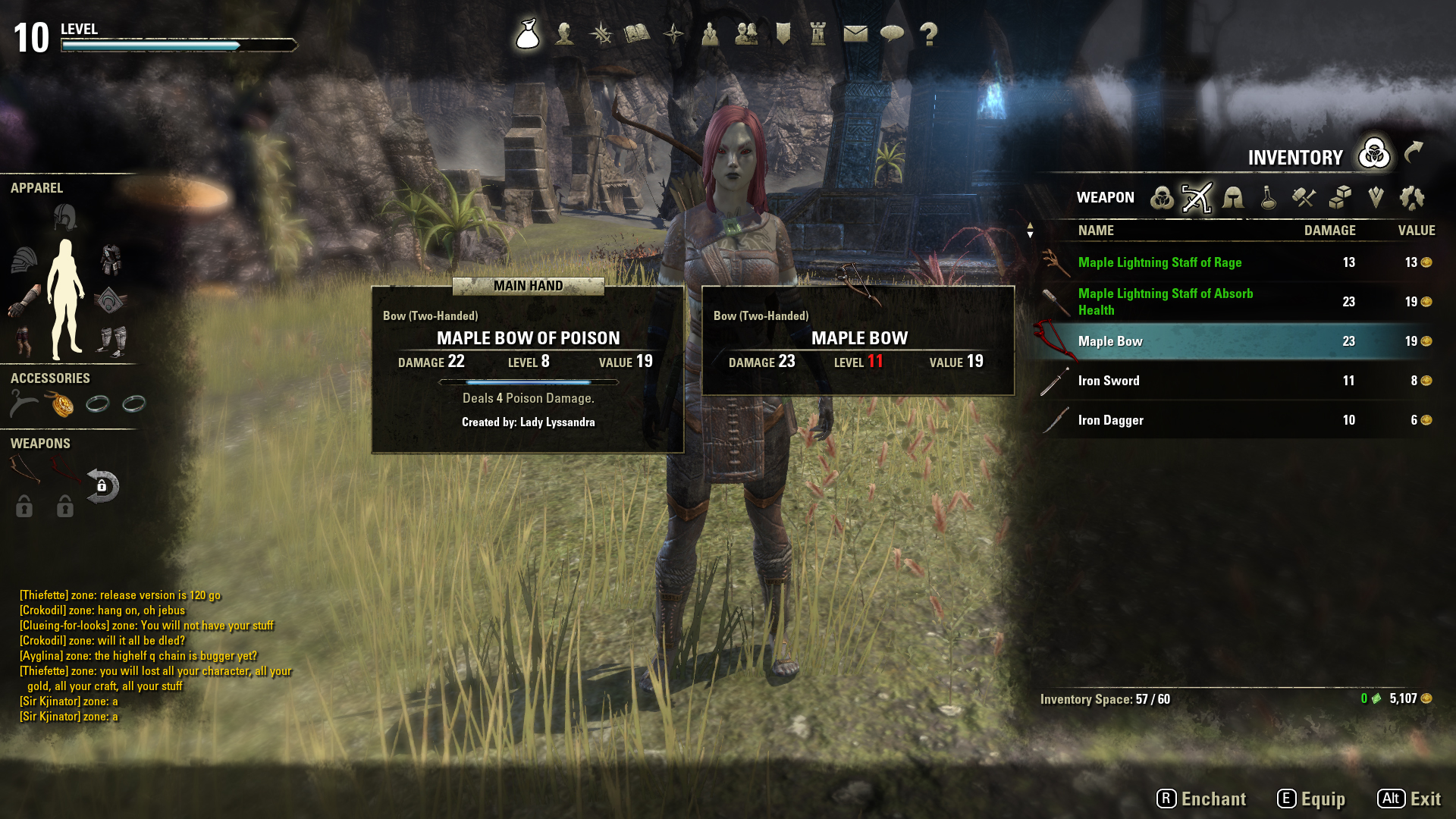Choose the Maple Bow inventory row
The image size is (1456, 819).
(1110, 341)
